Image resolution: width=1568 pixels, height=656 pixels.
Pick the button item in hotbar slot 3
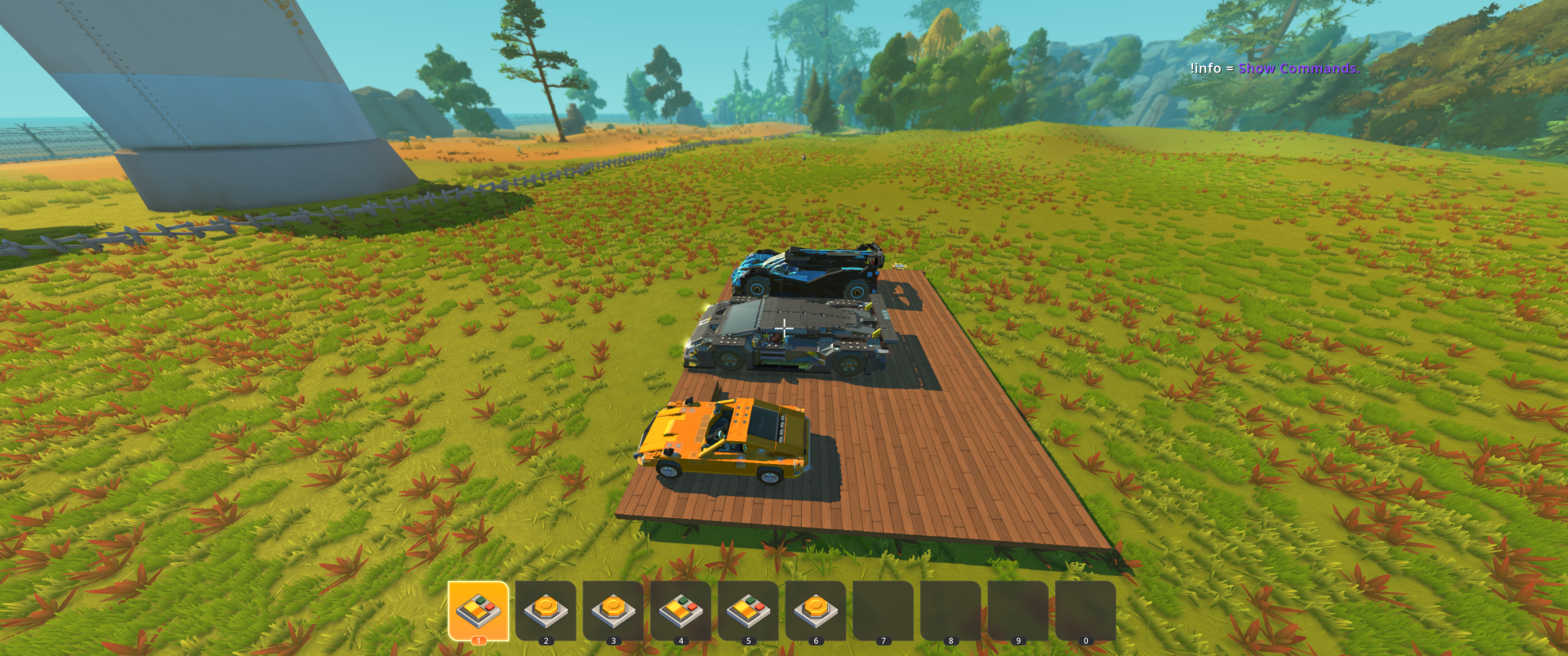(x=613, y=610)
